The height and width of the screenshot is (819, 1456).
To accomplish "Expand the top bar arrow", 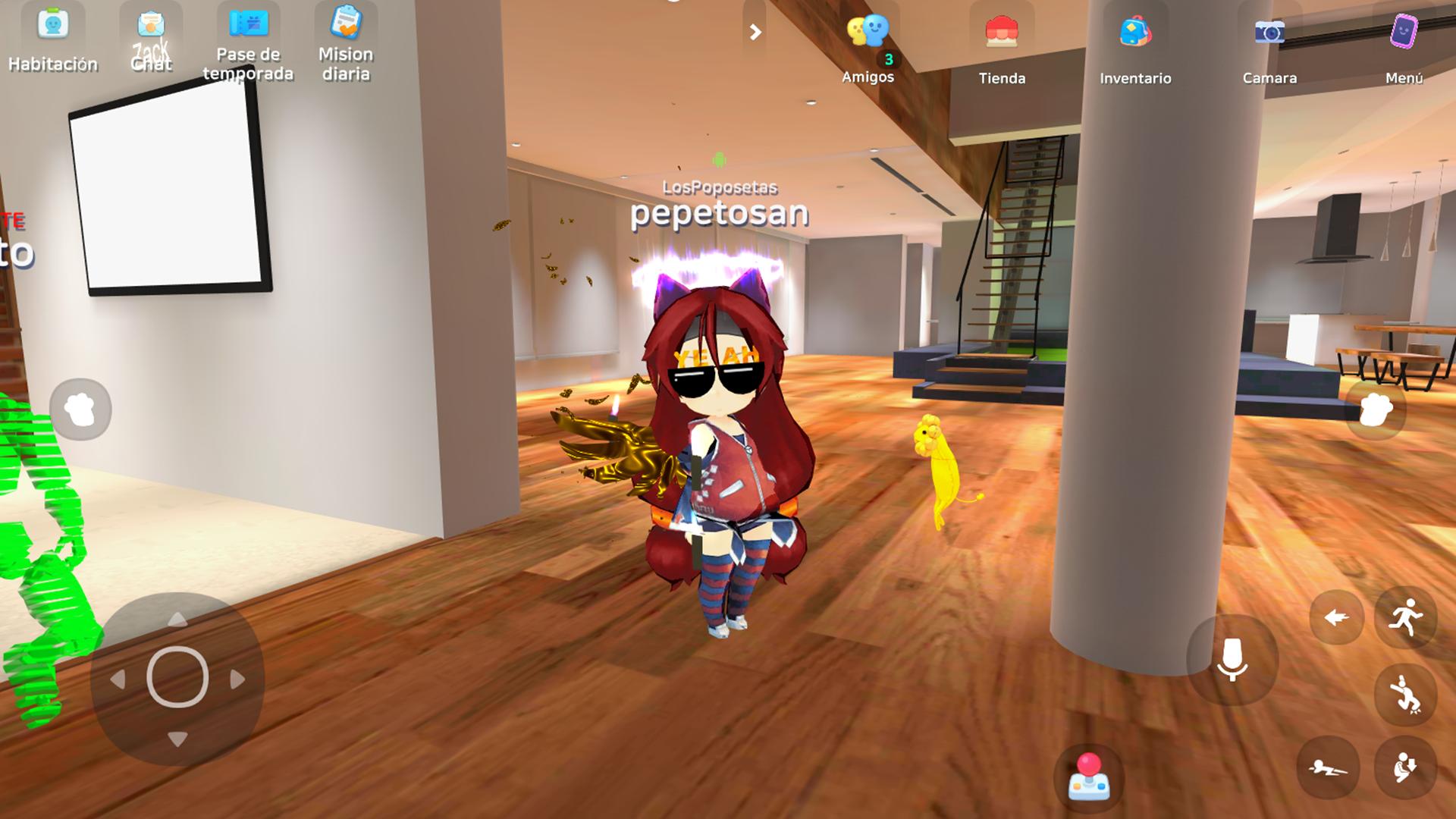I will tap(755, 32).
